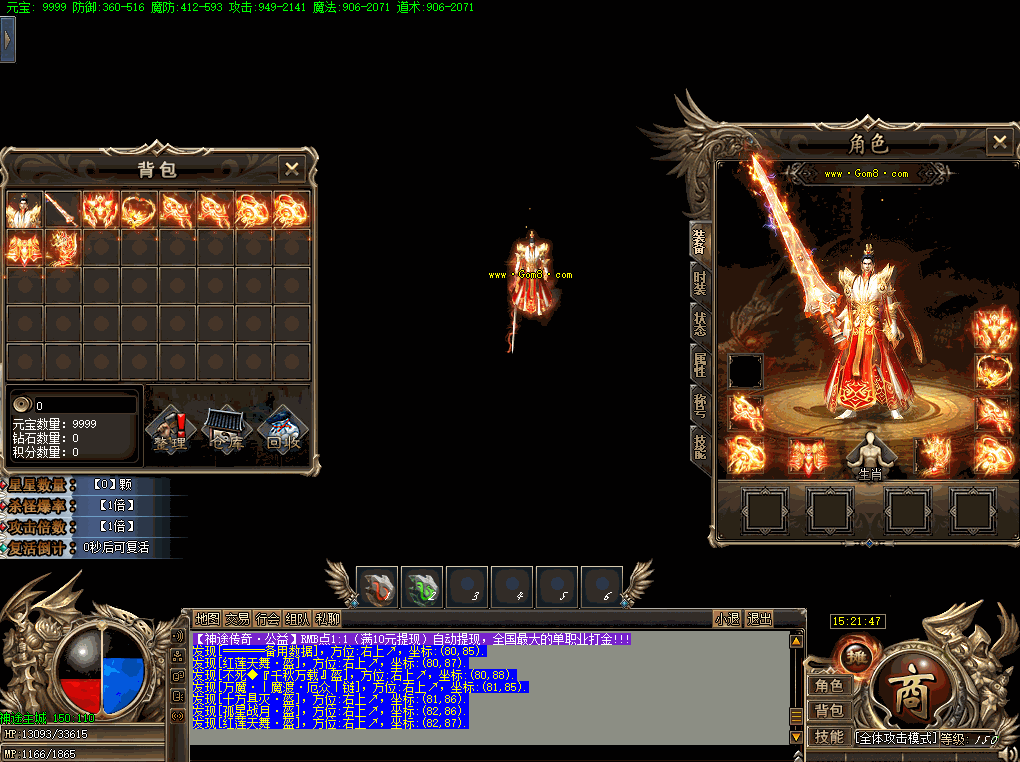Screen dimensions: 1020x762
Task: Close the 角色 character panel
Action: 999,142
